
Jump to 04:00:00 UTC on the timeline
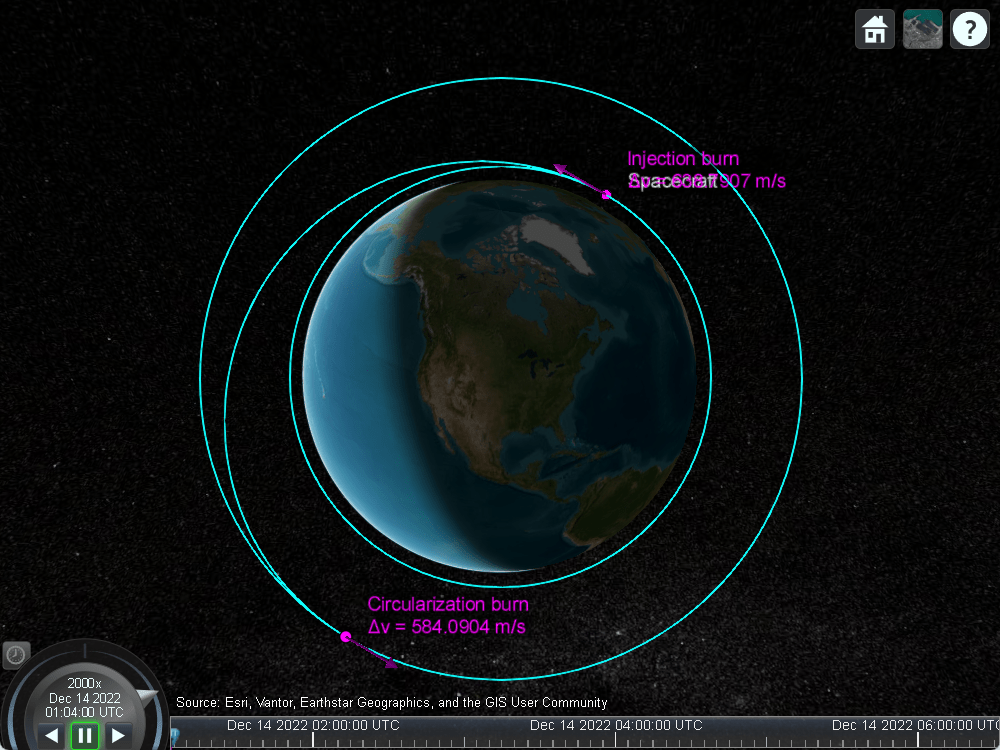615,738
